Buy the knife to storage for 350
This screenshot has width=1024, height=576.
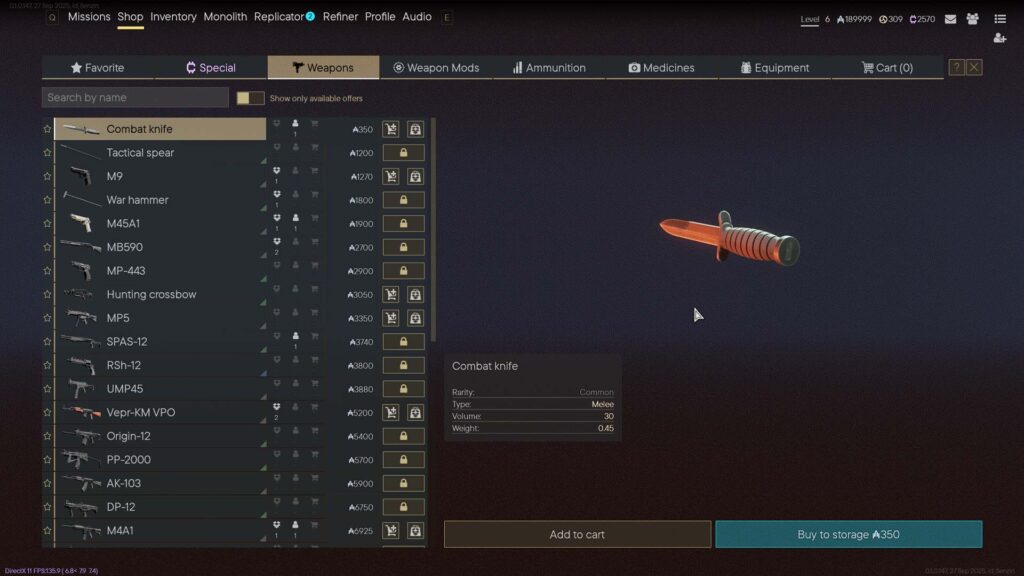pos(848,534)
